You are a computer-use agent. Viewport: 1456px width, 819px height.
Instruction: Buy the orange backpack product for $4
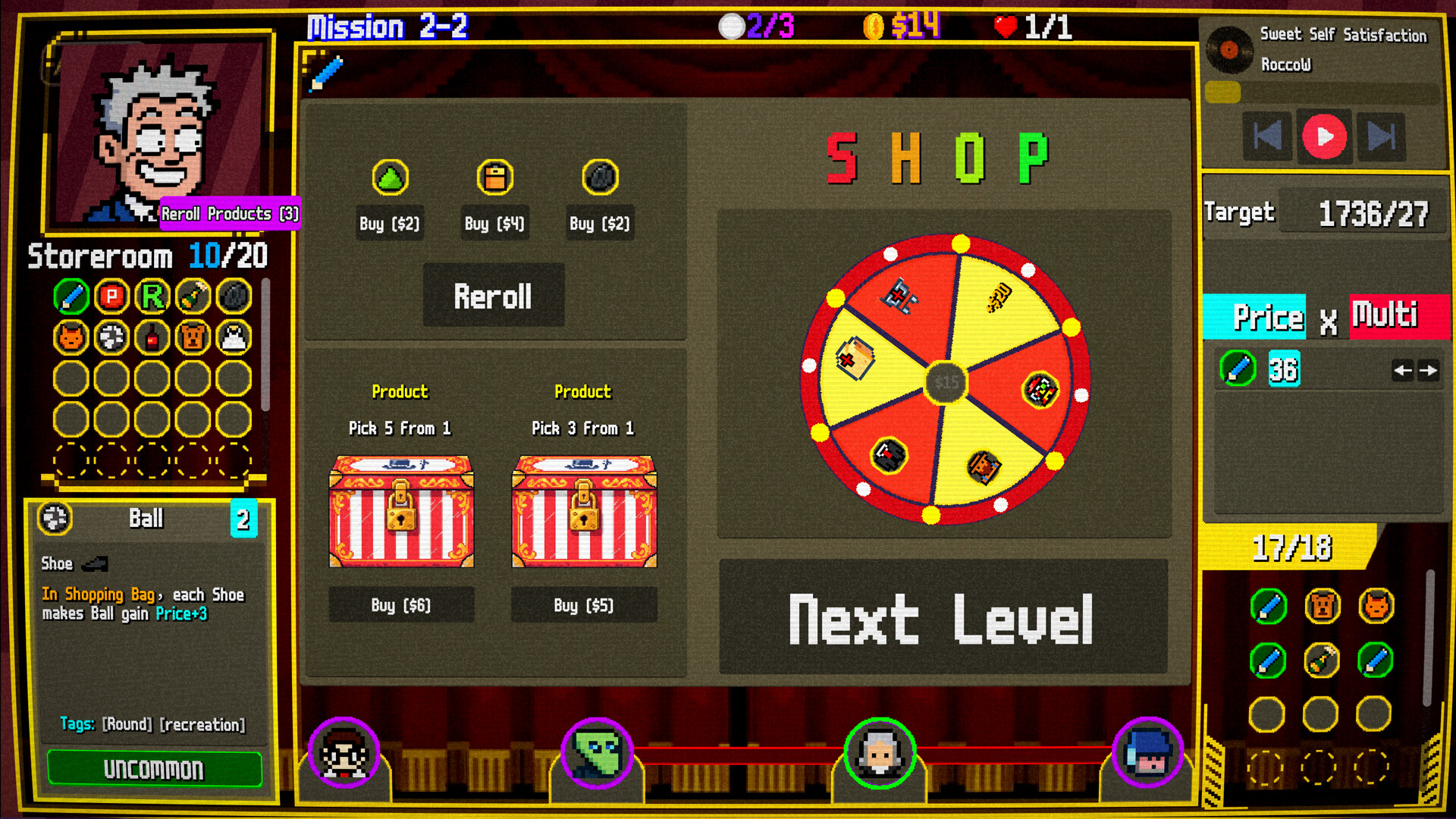click(494, 222)
